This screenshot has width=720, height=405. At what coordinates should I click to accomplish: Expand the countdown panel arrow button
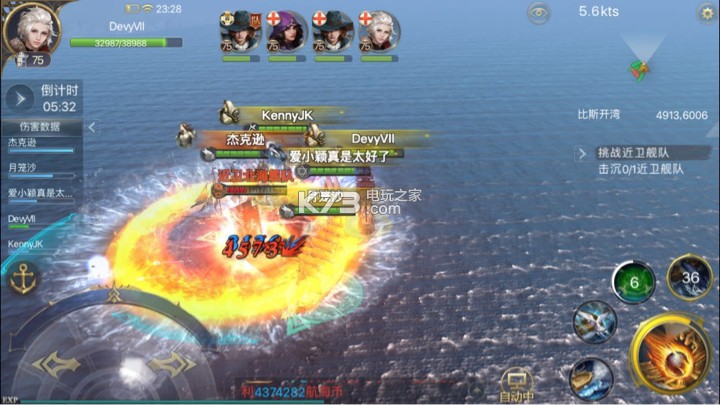pyautogui.click(x=19, y=98)
